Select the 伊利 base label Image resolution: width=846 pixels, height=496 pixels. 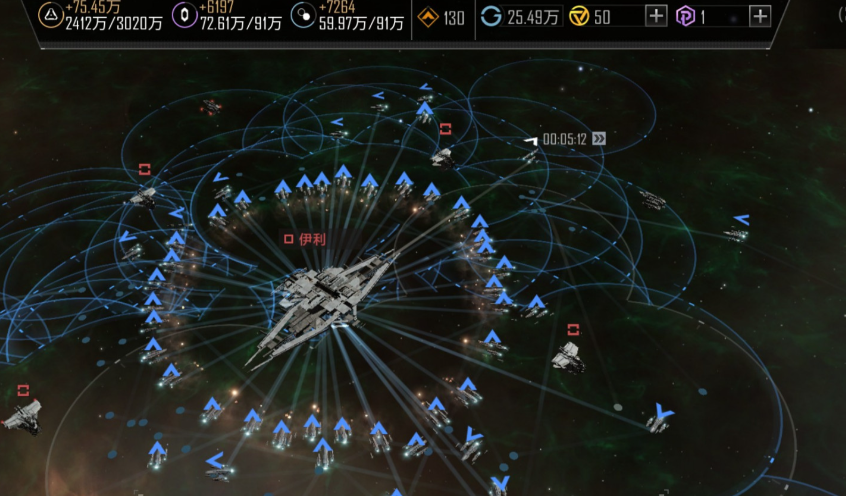point(306,239)
